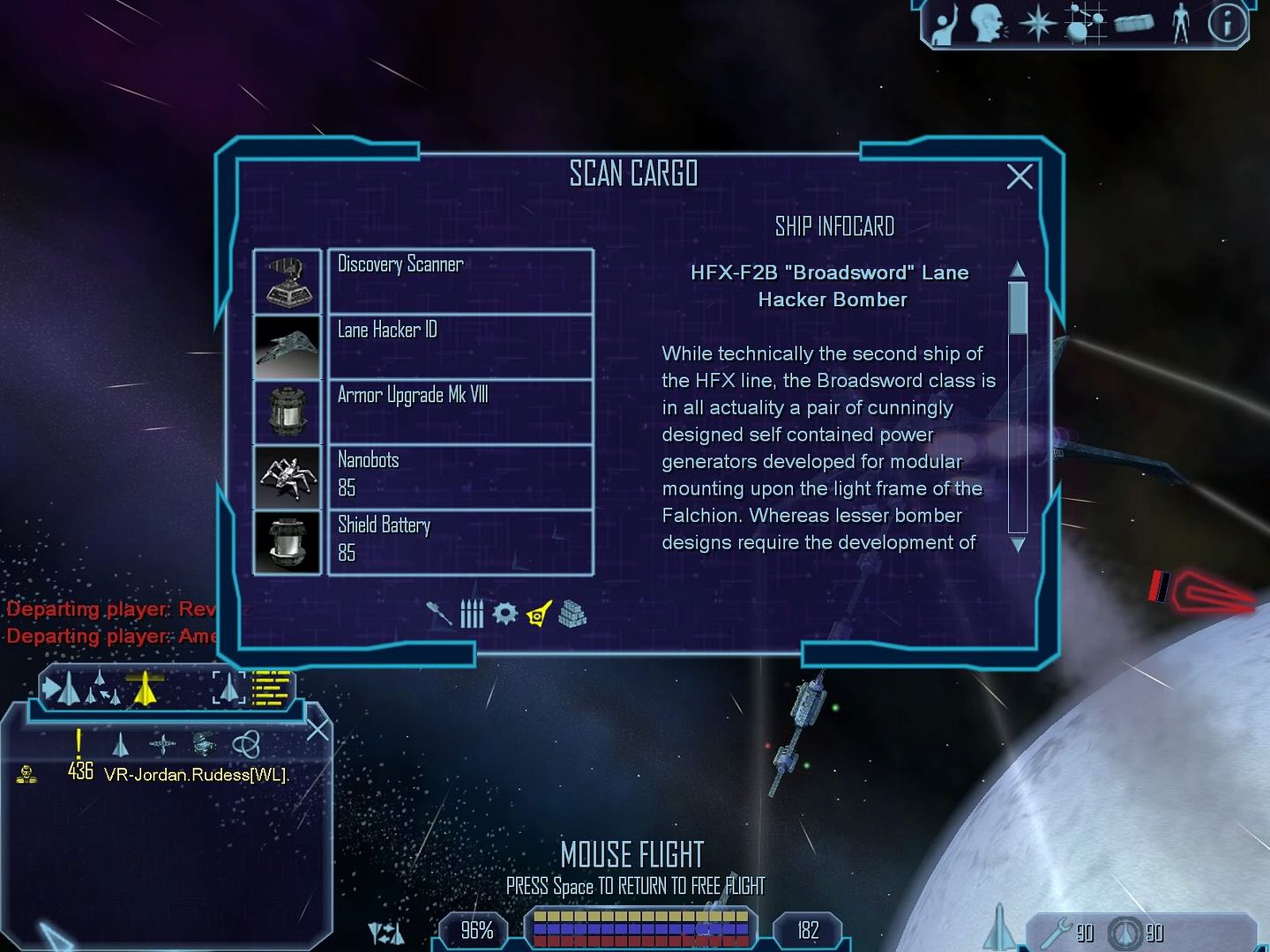1270x952 pixels.
Task: Show commodities with the stacked crates icon
Action: tap(572, 614)
